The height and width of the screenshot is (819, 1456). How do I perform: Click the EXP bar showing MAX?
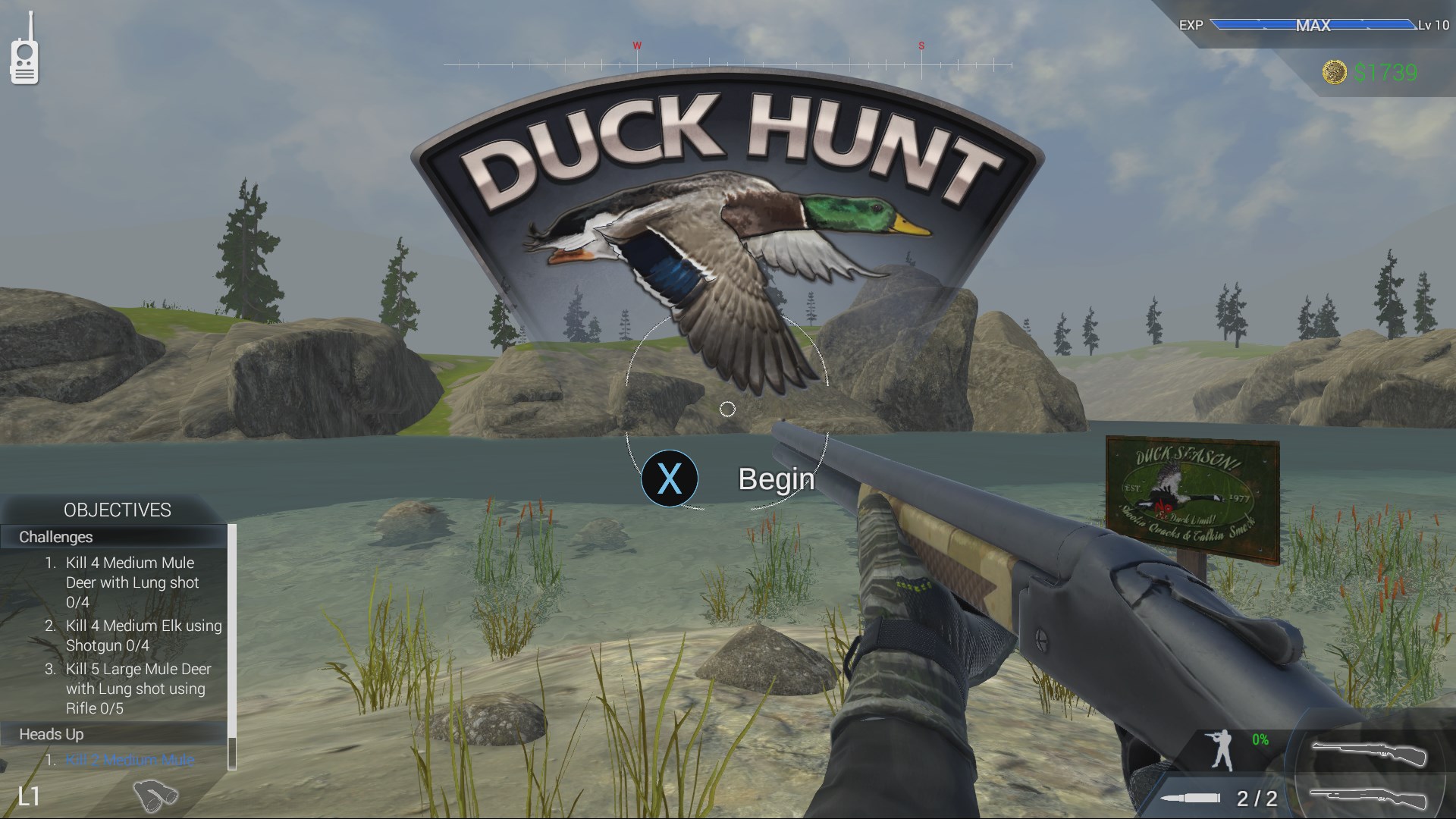1312,25
